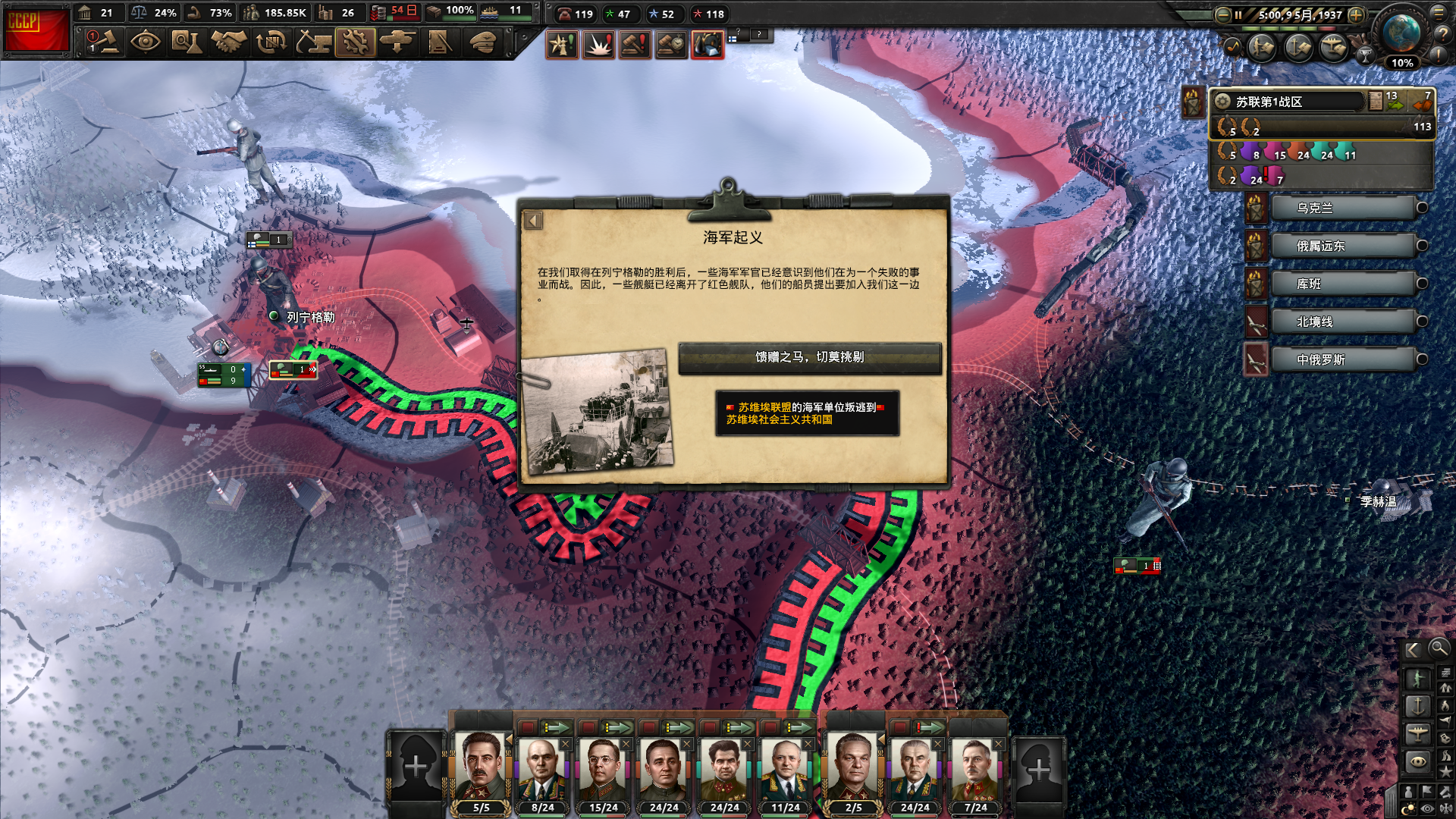Open the world tension globe
This screenshot has width=1456, height=819.
(x=1401, y=33)
